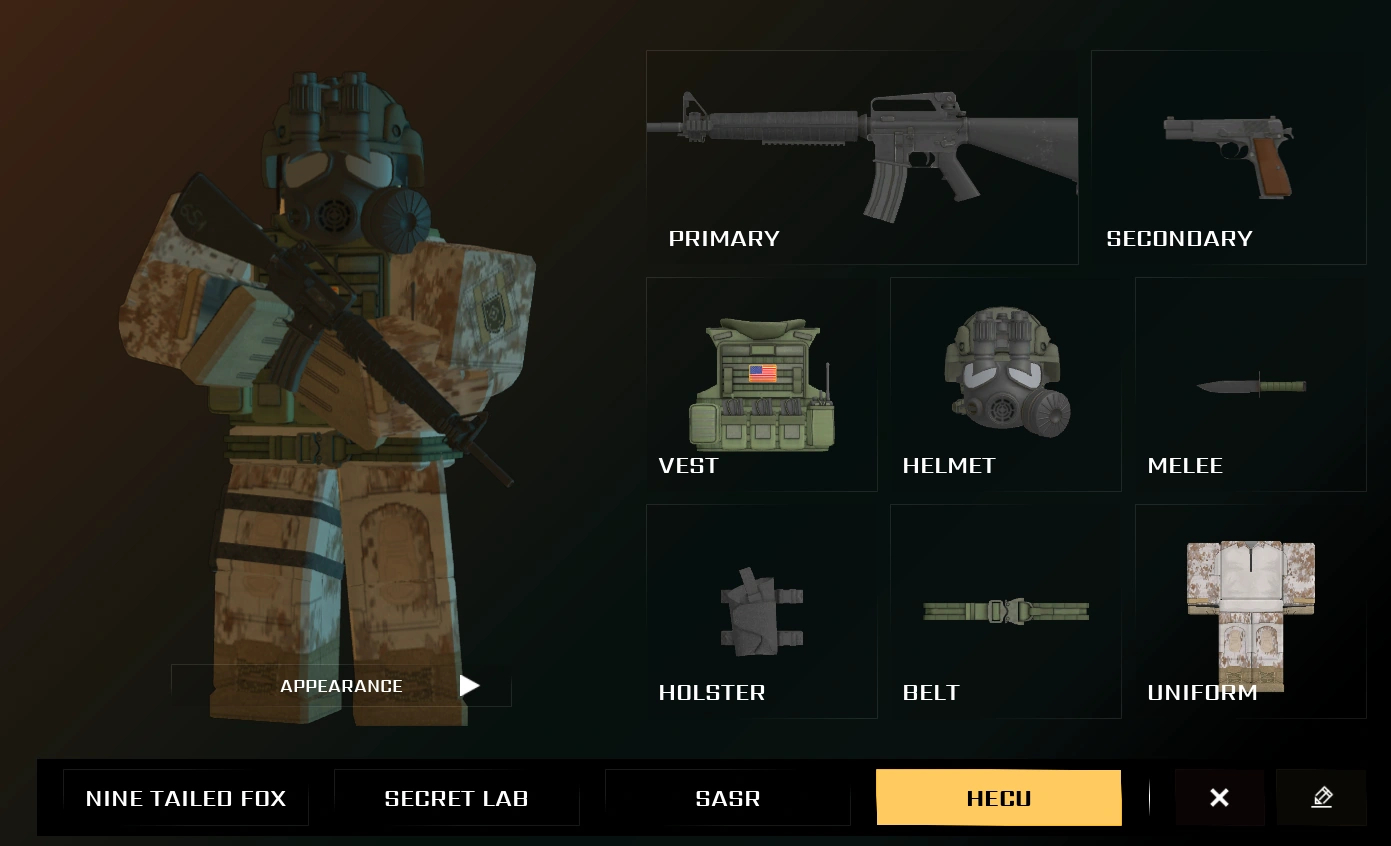1391x846 pixels.
Task: Choose the Melee knife slot
Action: (x=1249, y=383)
